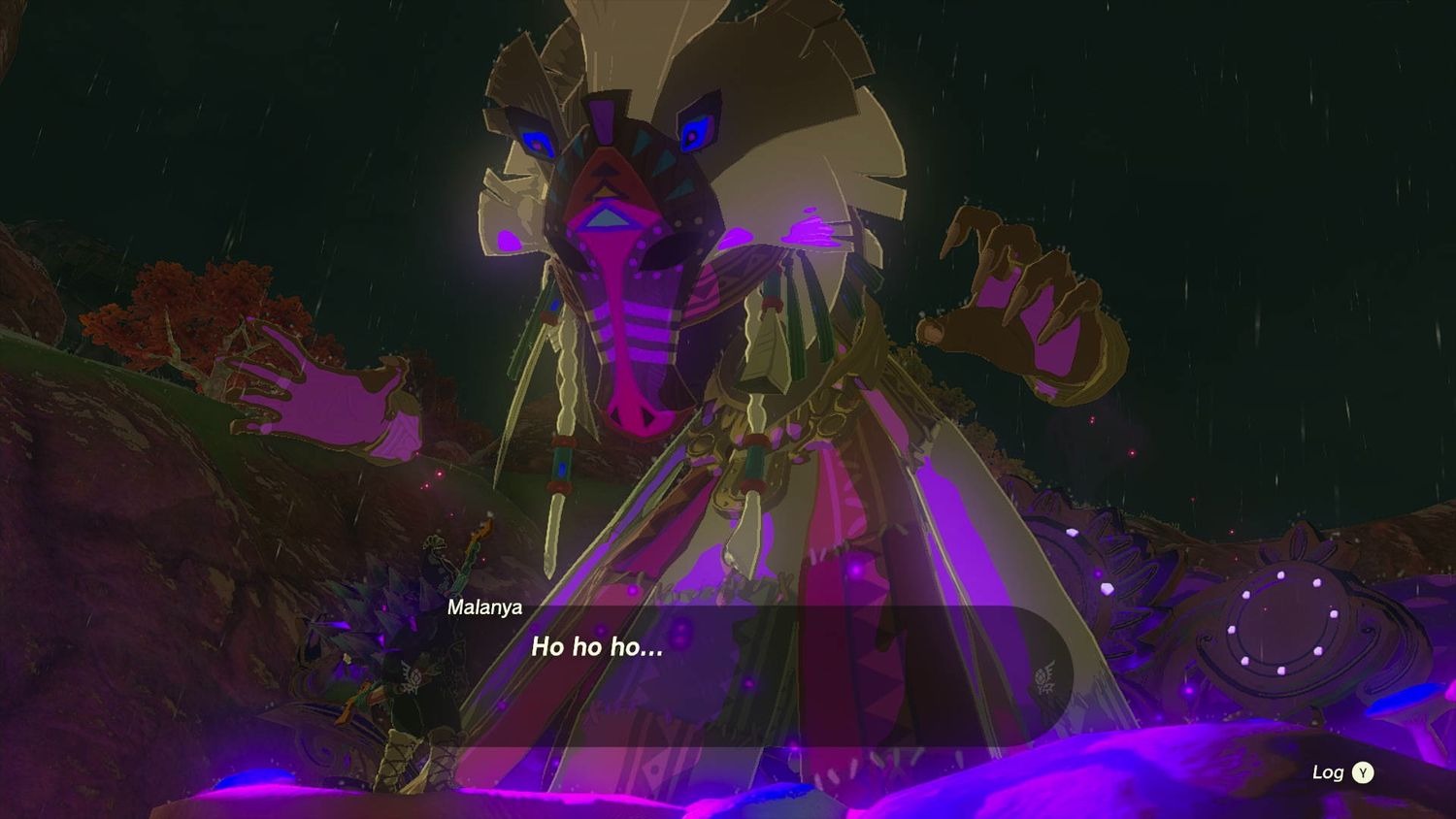1456x819 pixels.
Task: Select the Malanya name tab above dialogue
Action: 483,608
